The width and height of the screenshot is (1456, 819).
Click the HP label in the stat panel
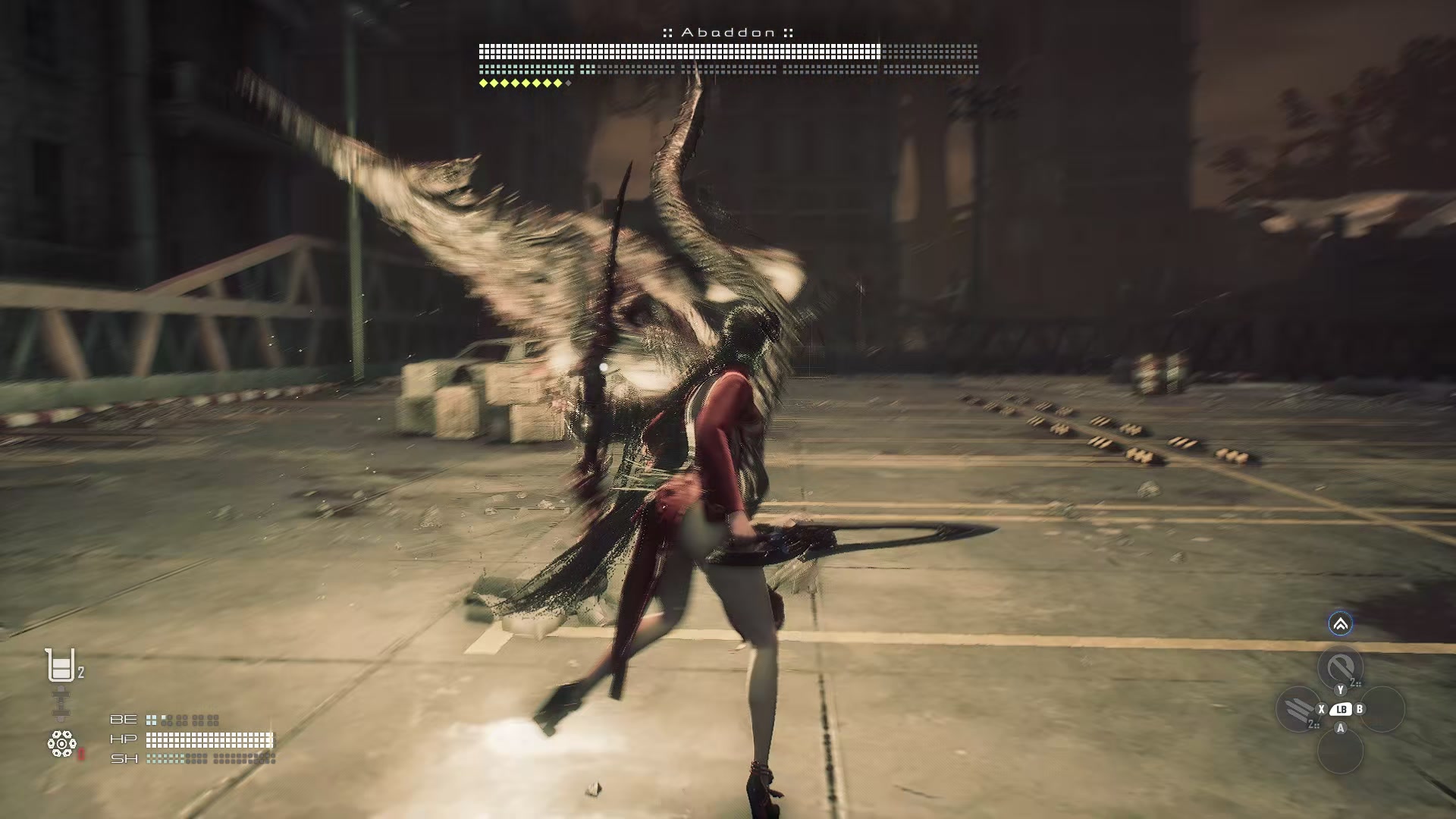point(123,740)
